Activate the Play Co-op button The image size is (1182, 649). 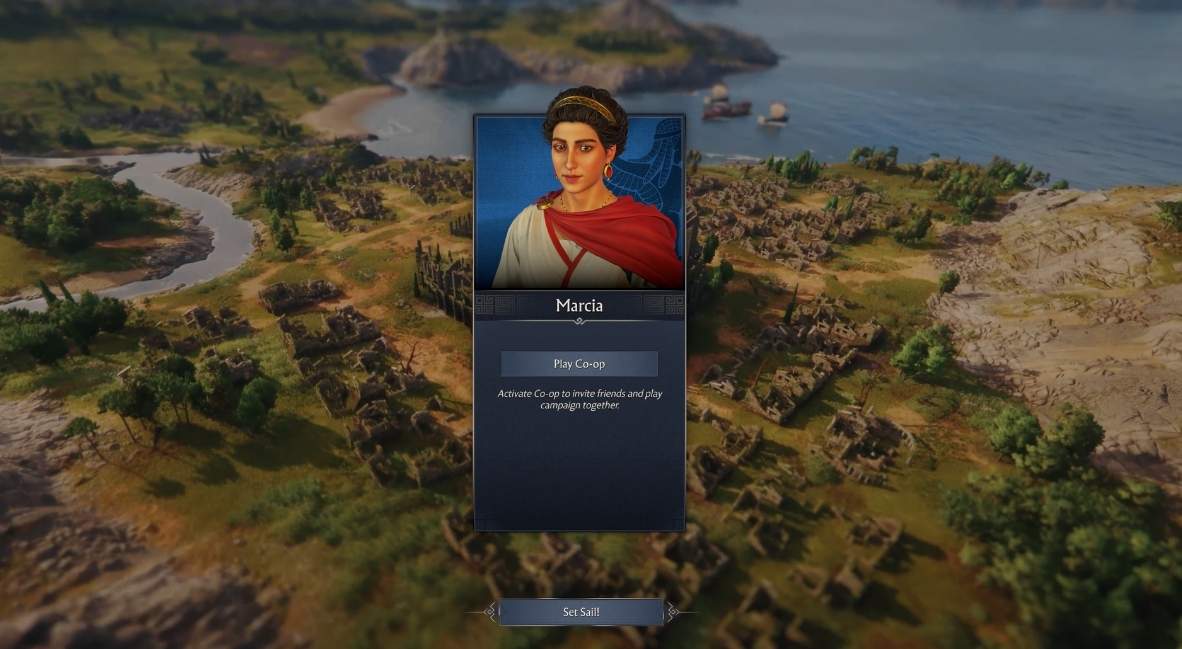click(579, 364)
